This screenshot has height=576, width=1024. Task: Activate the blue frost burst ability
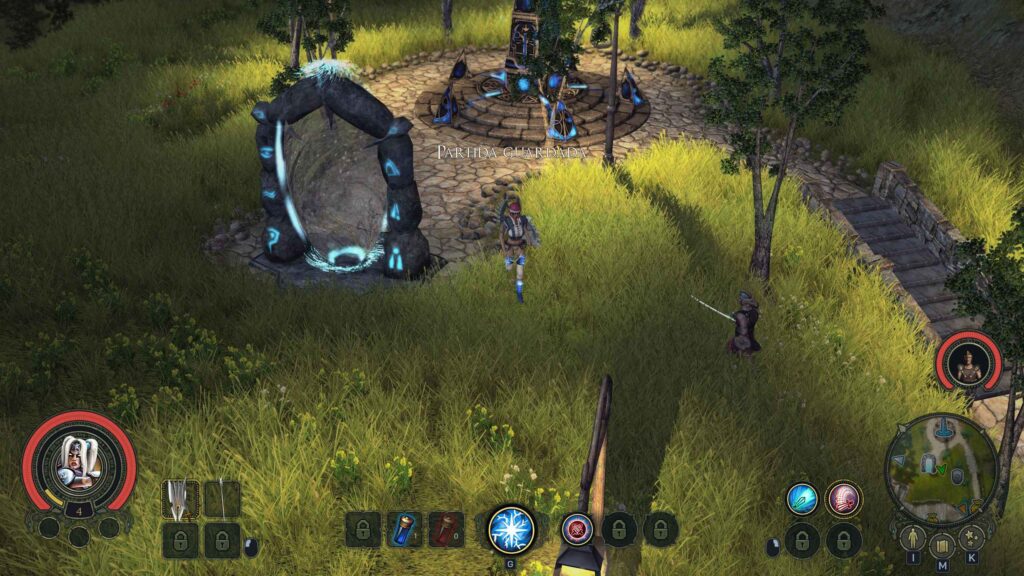tap(511, 529)
